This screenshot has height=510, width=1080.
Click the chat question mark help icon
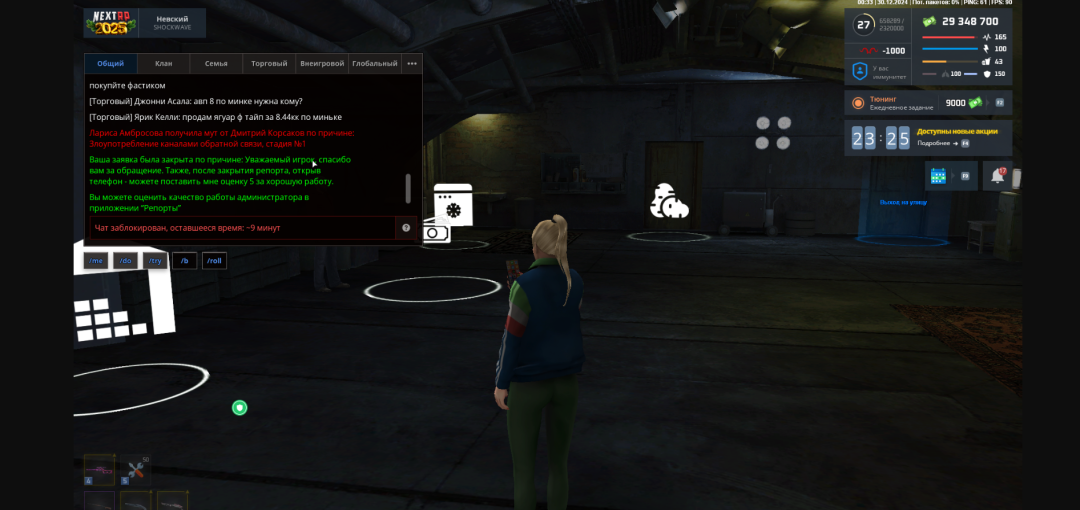pos(406,228)
